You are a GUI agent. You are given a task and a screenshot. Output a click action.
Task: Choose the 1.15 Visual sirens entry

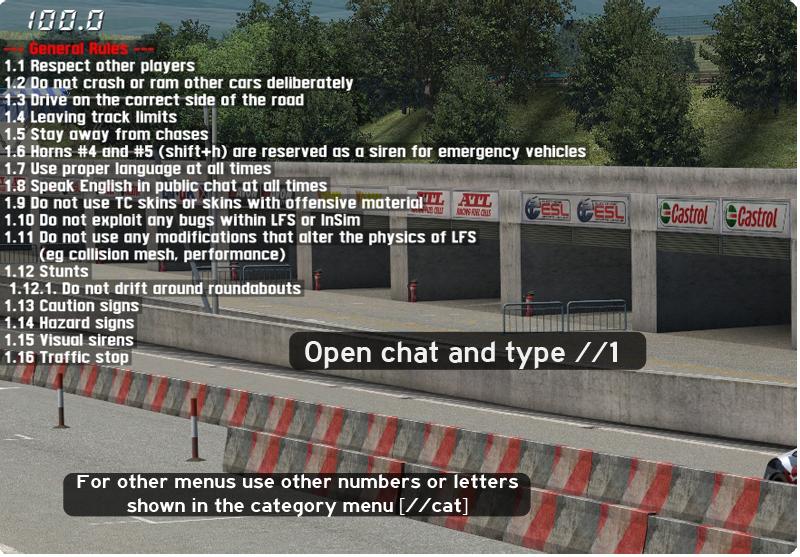coord(69,340)
